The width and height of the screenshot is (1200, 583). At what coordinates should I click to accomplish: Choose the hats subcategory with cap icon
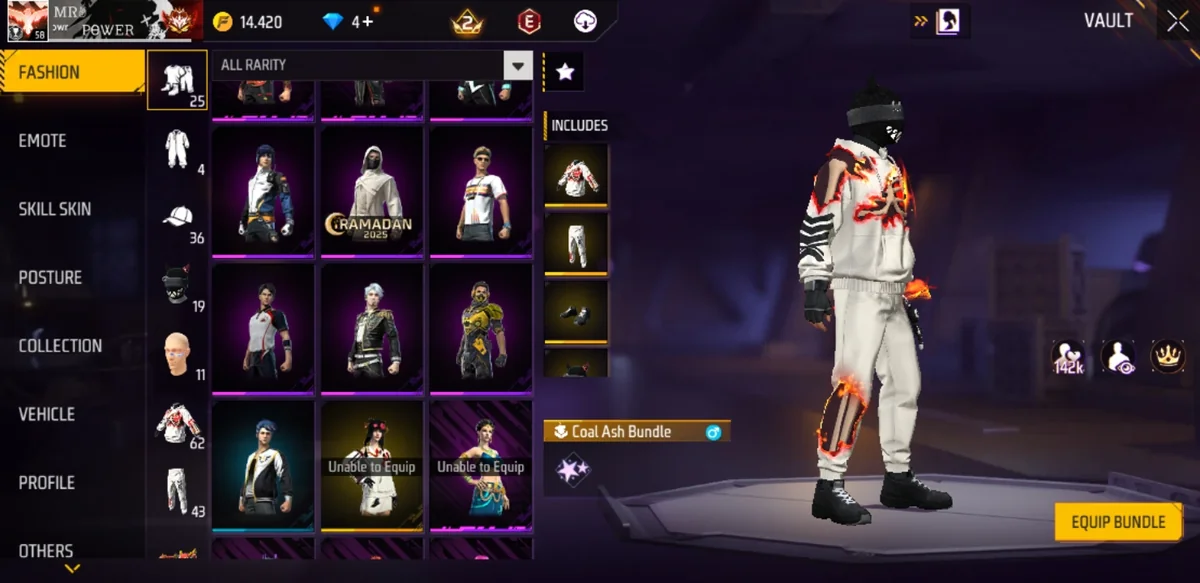[178, 218]
